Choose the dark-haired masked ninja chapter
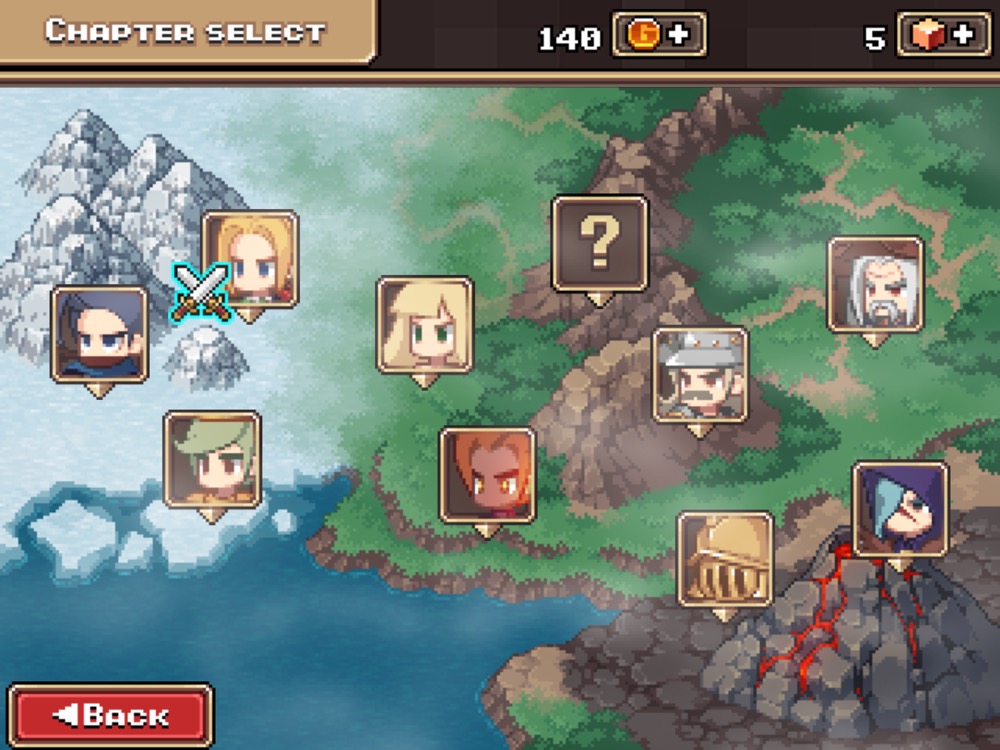 click(x=99, y=334)
